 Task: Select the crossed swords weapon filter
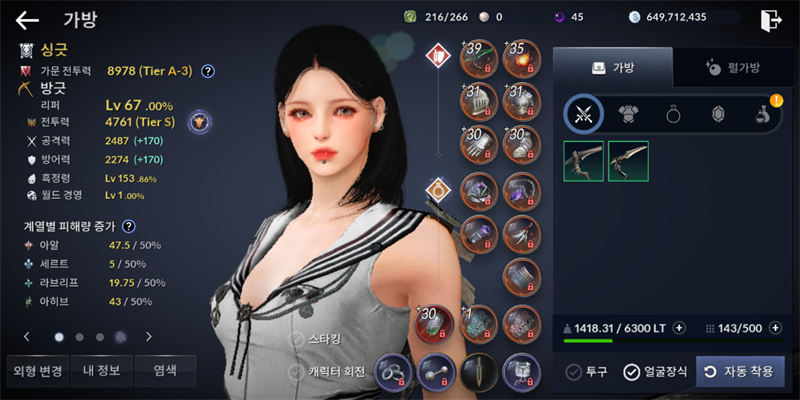click(583, 114)
